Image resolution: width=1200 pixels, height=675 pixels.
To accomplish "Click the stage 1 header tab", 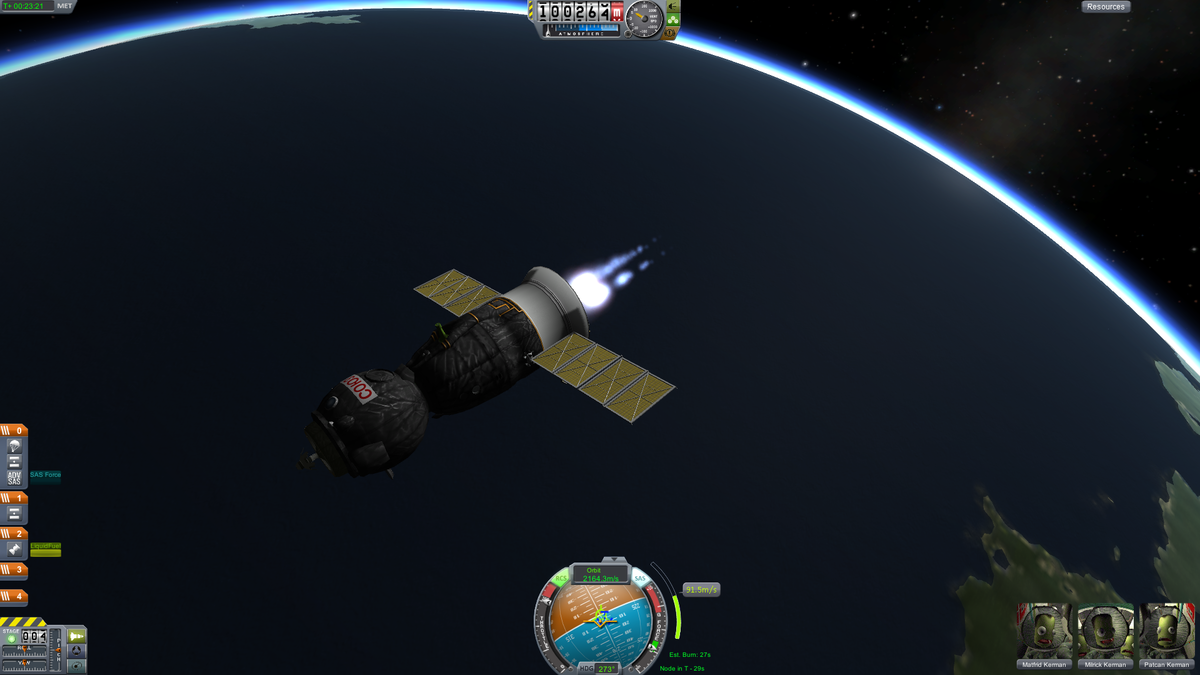I will pos(14,497).
